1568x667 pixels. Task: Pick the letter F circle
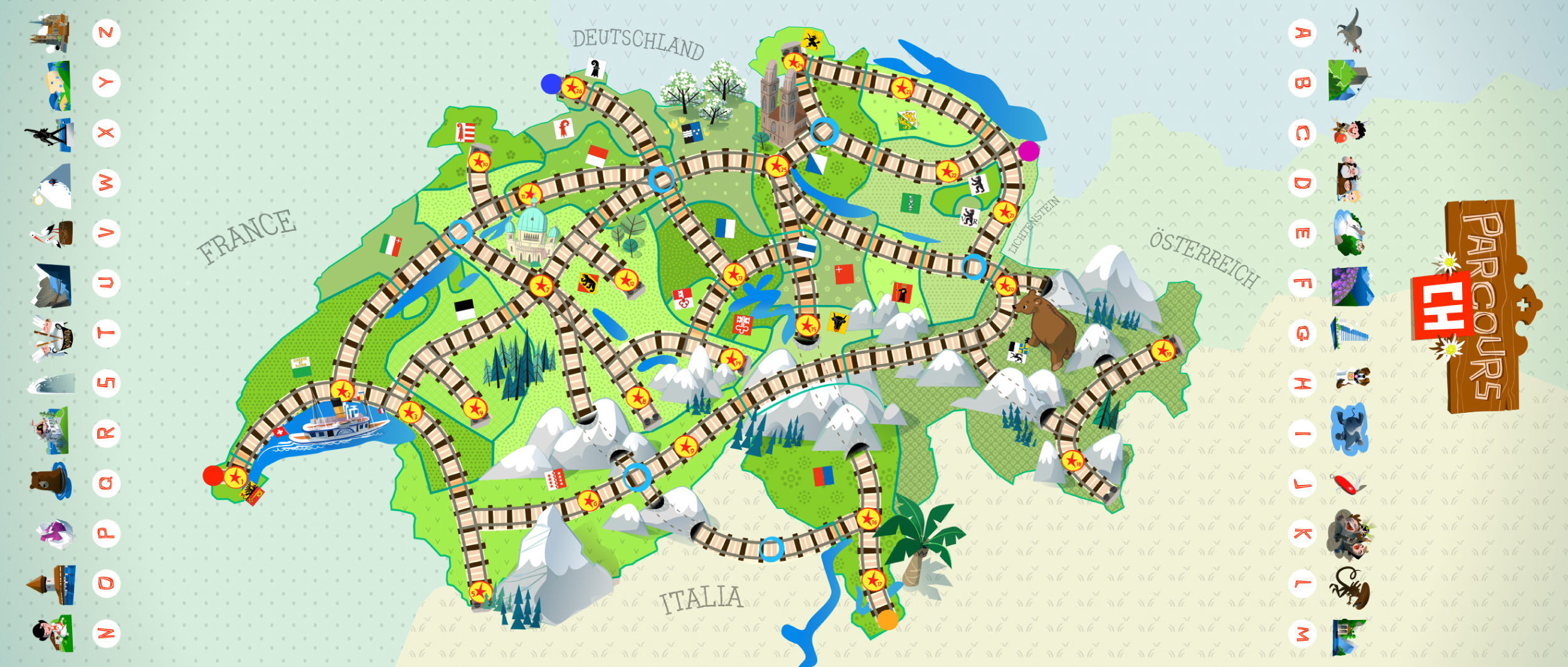pos(1302,283)
